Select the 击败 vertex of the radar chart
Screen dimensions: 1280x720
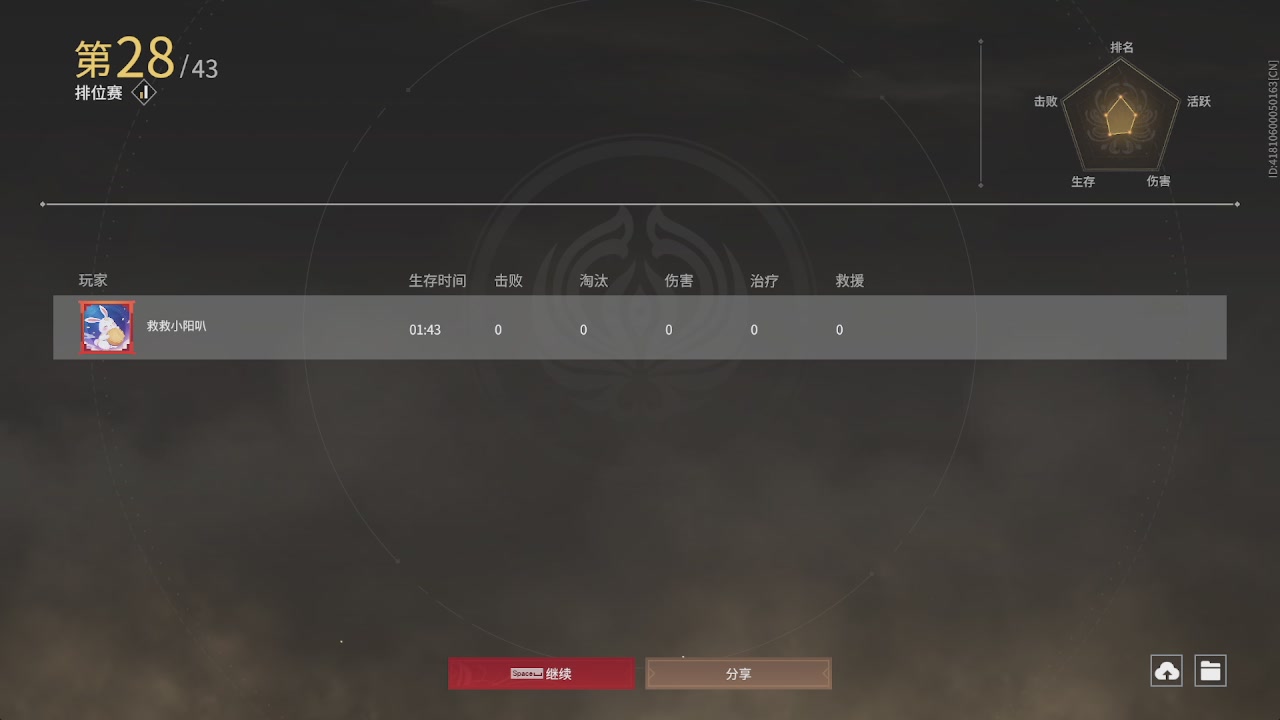click(1045, 101)
